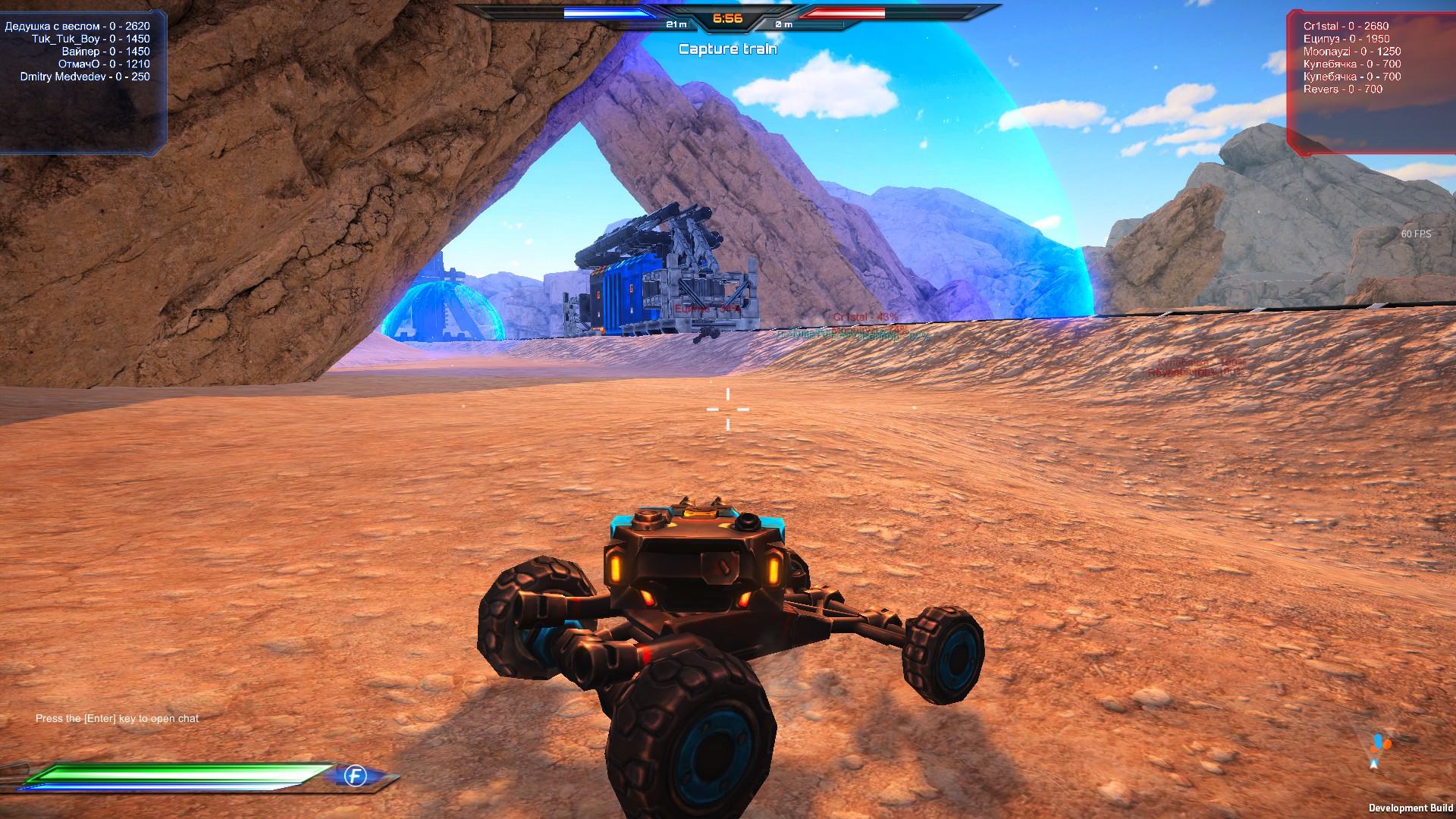Choose the Вайпер scoreboard entry
The image size is (1456, 819).
point(105,52)
